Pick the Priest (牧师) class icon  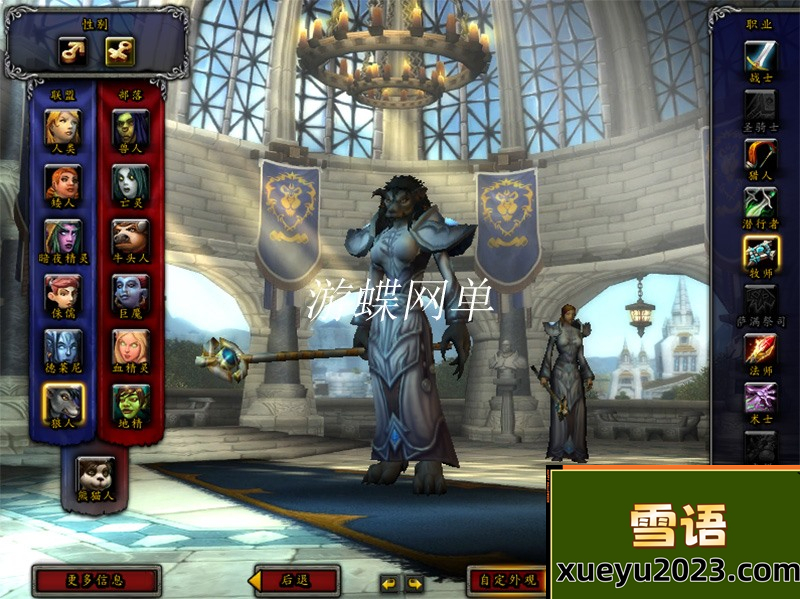(x=760, y=253)
